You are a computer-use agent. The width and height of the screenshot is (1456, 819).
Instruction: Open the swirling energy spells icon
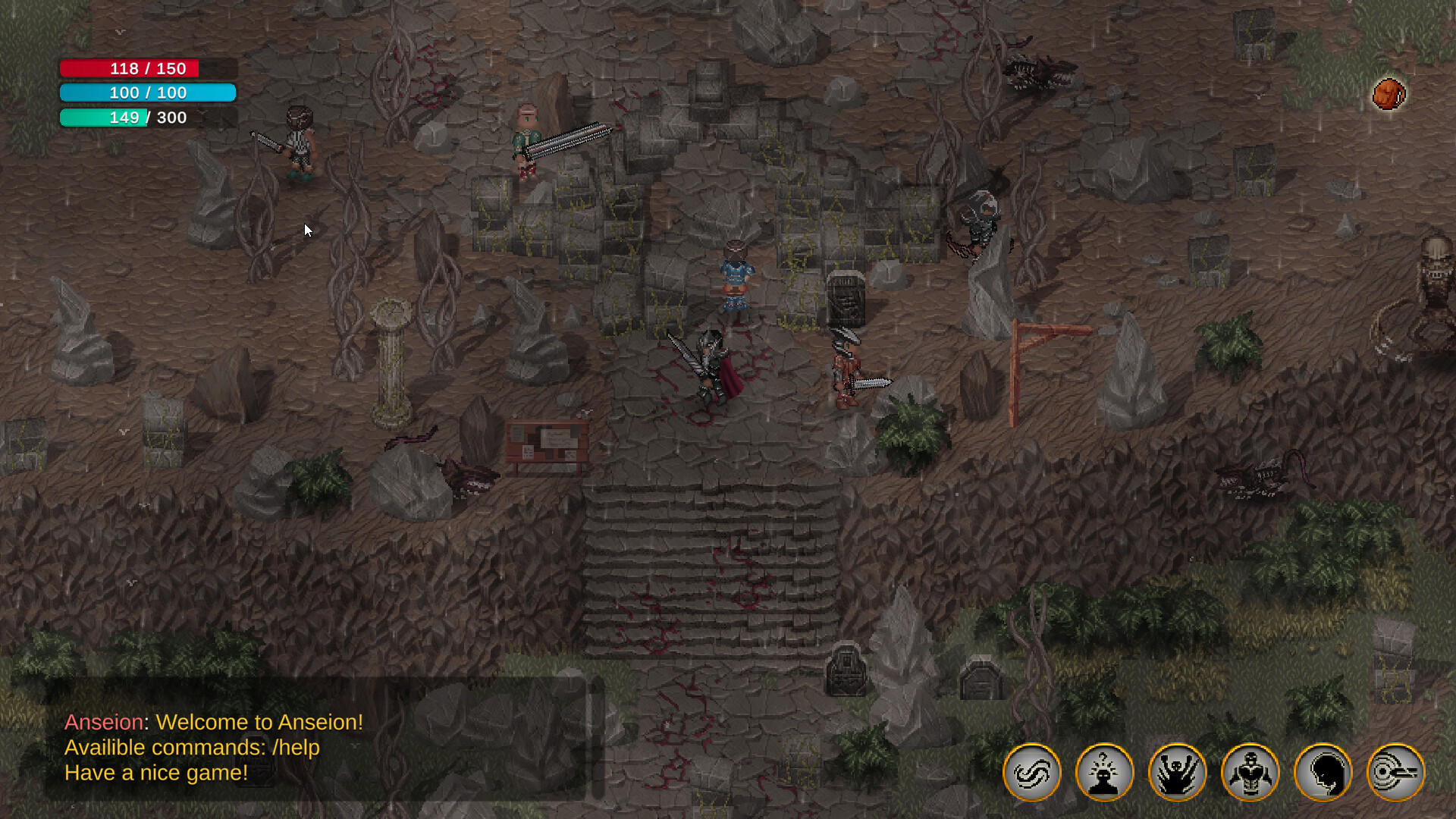point(1031,771)
